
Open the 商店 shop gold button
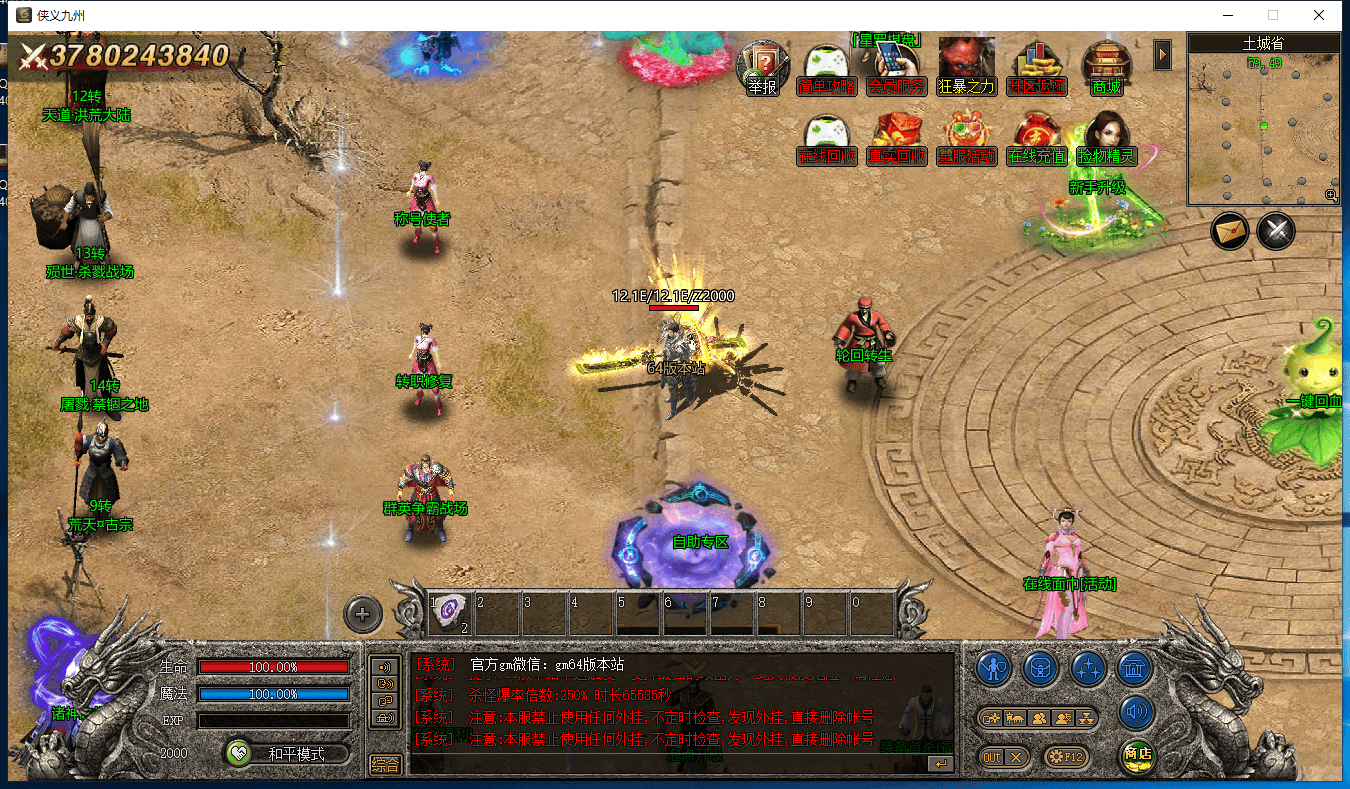coord(1137,755)
